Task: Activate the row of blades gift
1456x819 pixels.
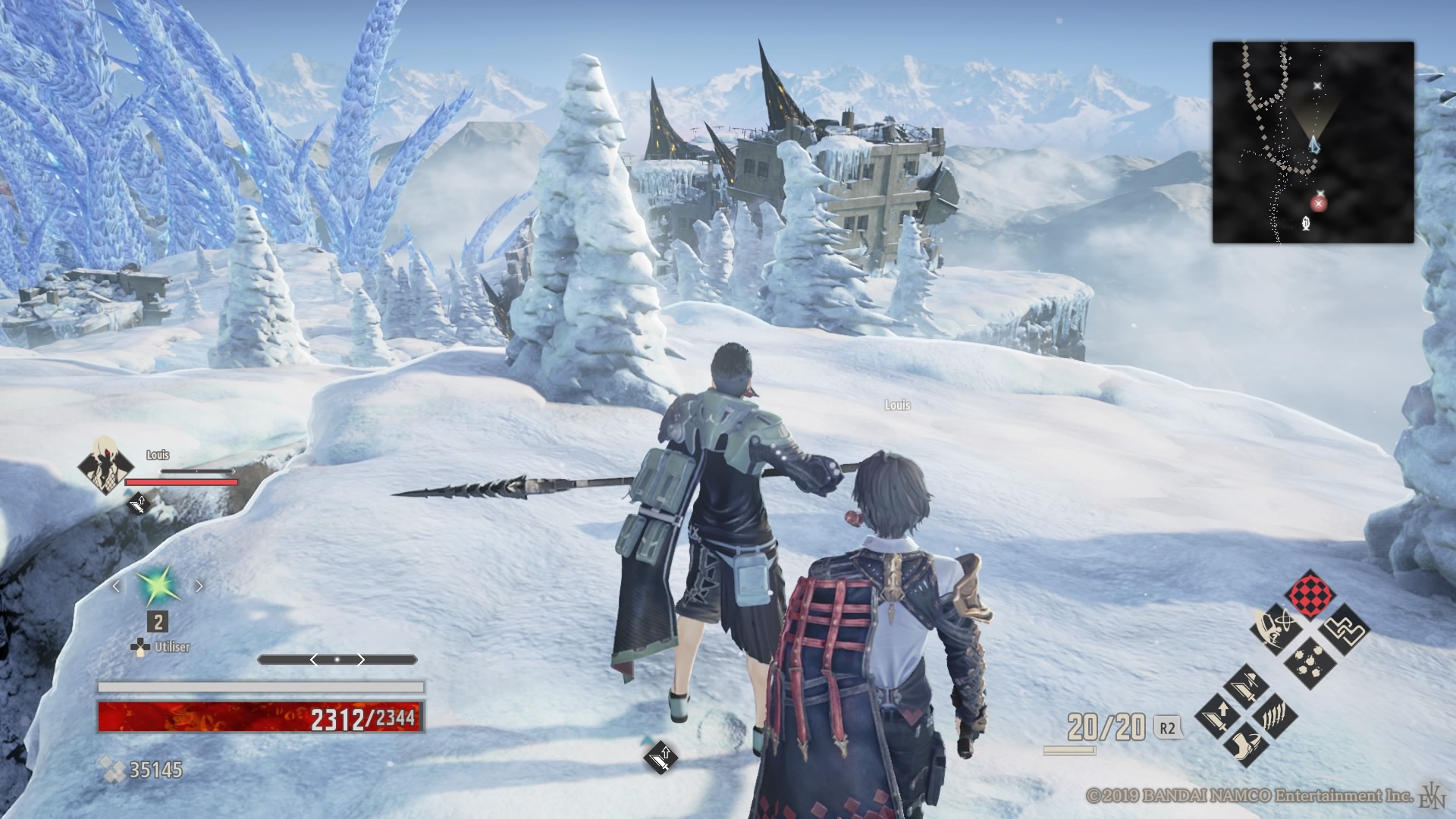Action: point(1275,715)
